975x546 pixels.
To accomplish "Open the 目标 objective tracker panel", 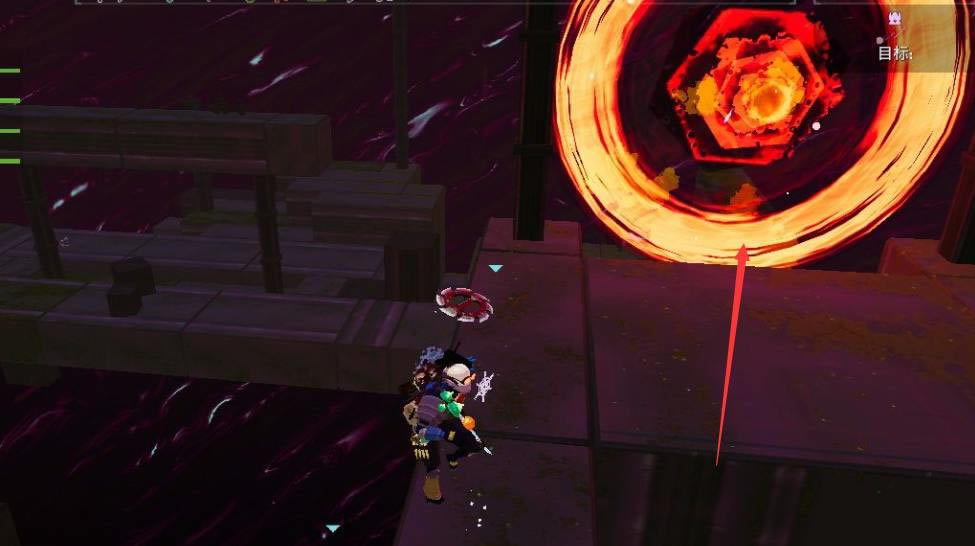I will pyautogui.click(x=895, y=52).
